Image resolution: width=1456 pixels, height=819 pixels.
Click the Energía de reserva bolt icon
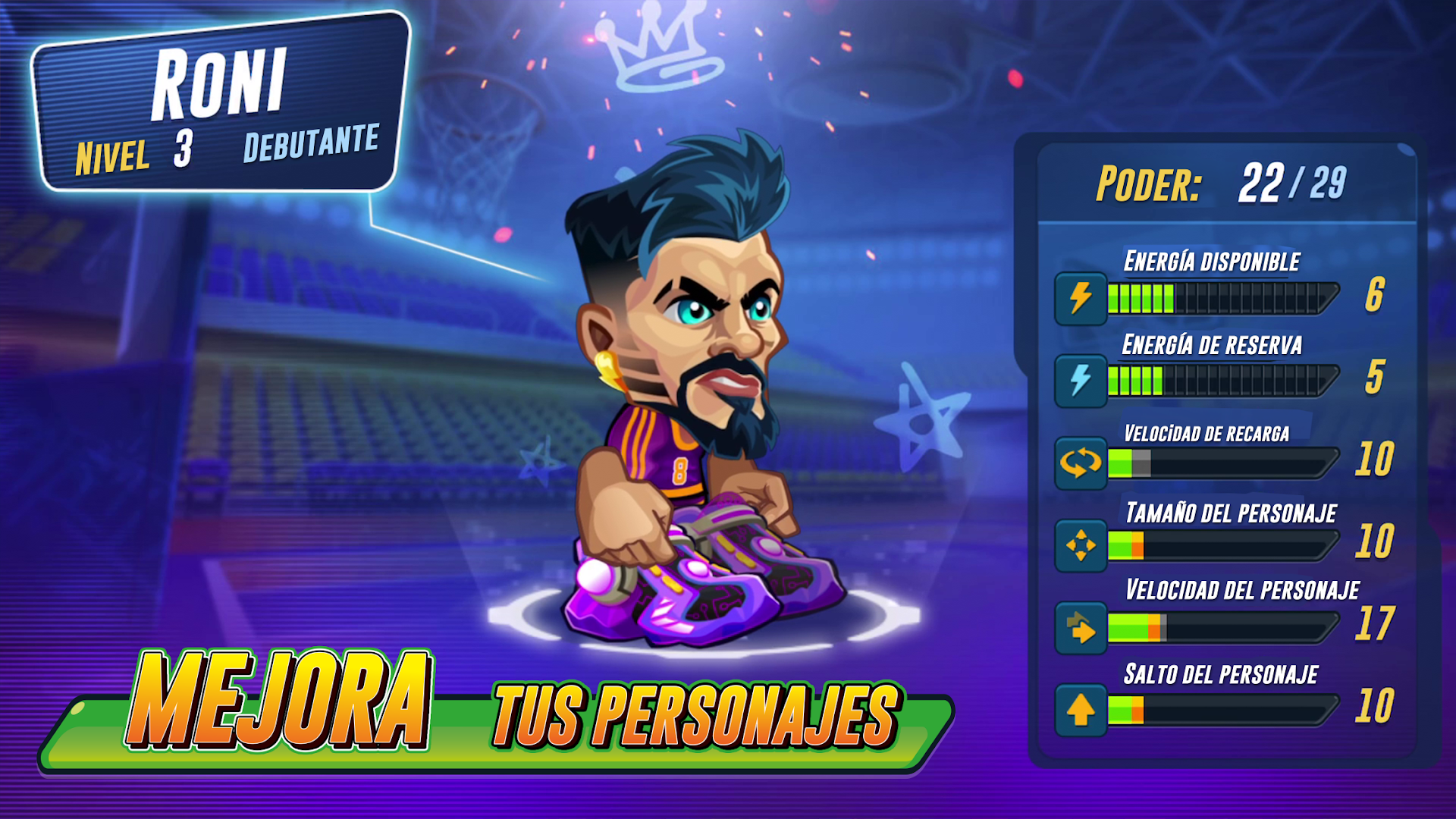click(x=1080, y=380)
